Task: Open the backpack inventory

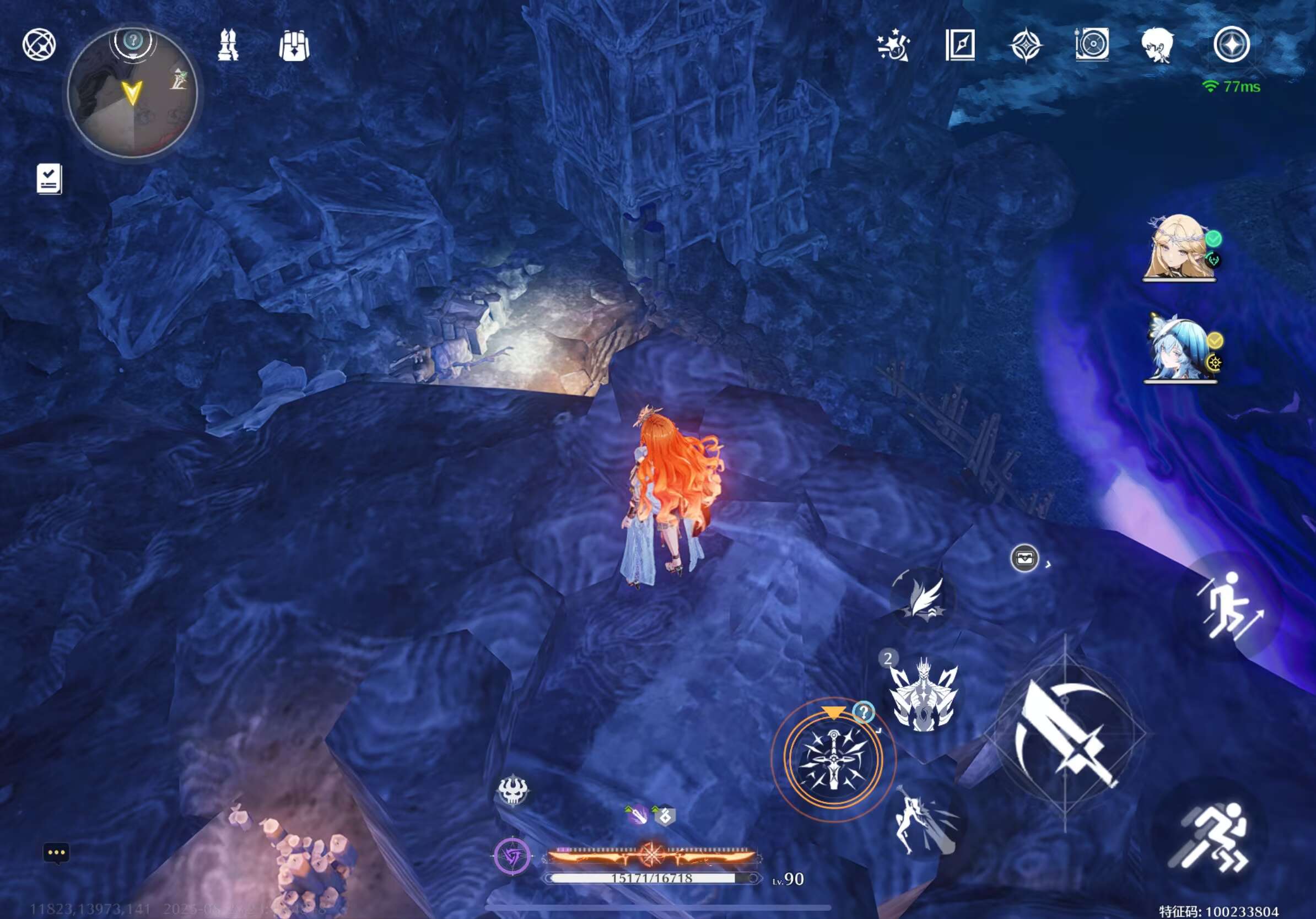Action: [x=294, y=46]
